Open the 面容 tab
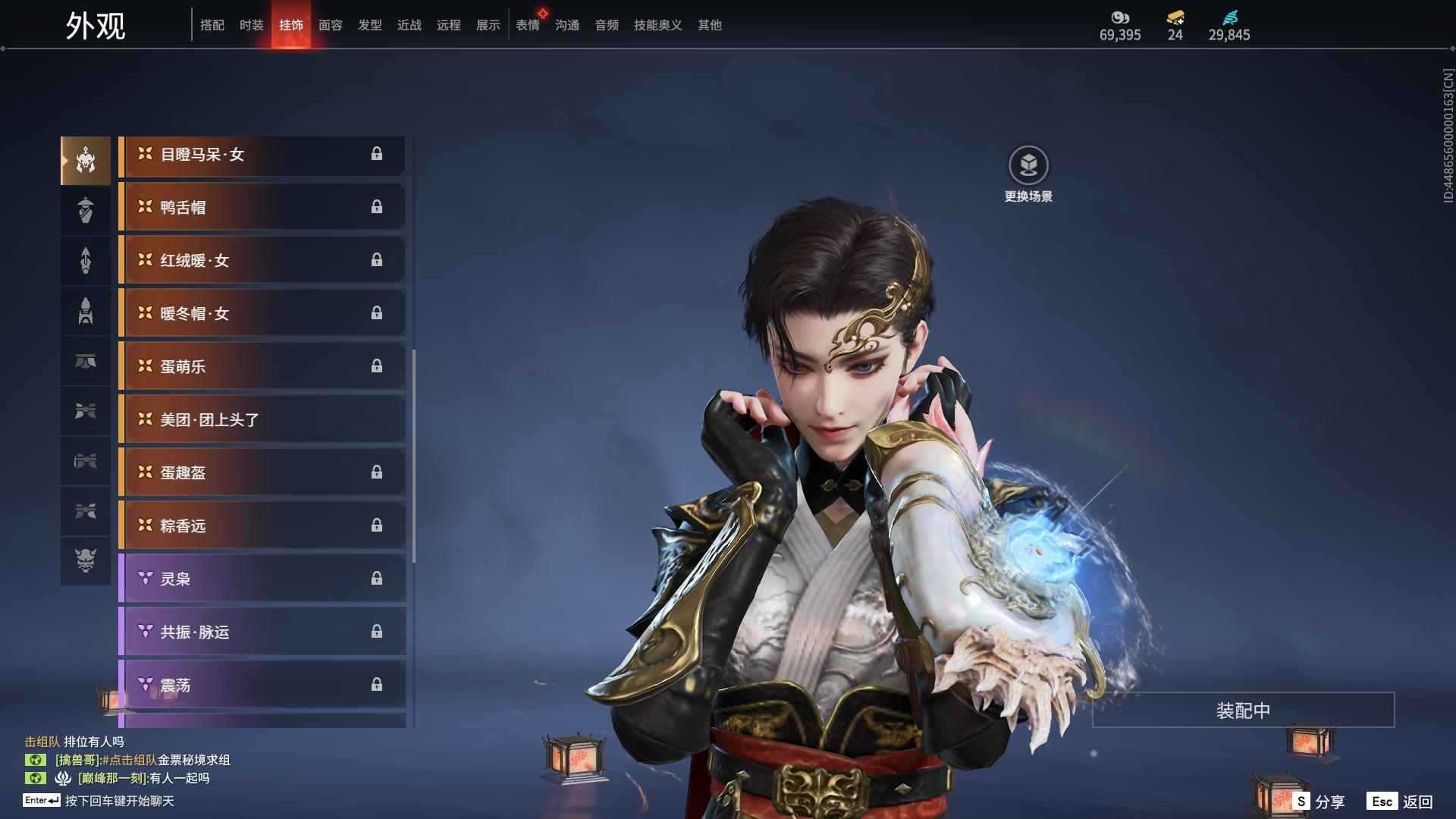1456x819 pixels. [x=330, y=25]
